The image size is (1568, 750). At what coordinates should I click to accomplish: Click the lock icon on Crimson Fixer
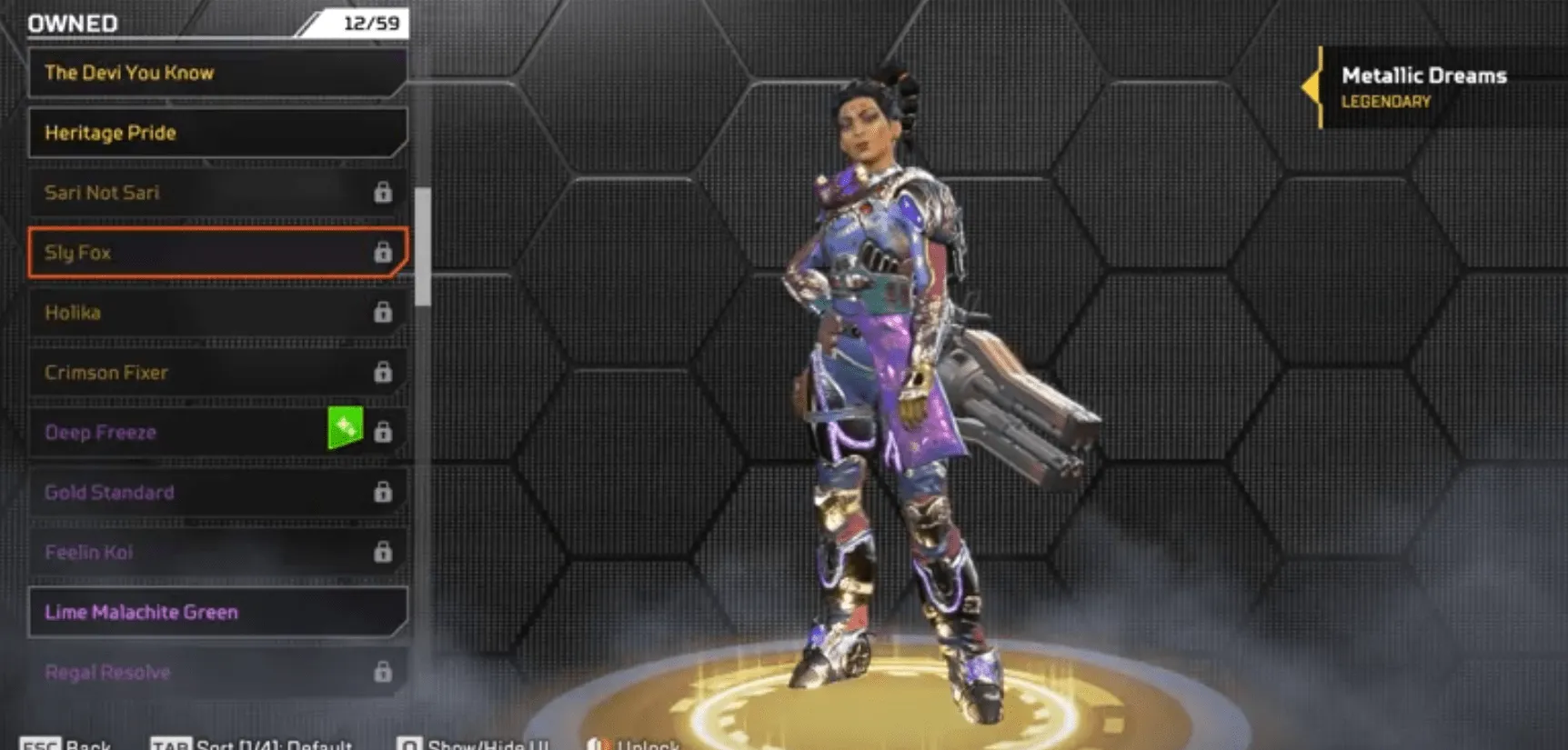pyautogui.click(x=385, y=373)
